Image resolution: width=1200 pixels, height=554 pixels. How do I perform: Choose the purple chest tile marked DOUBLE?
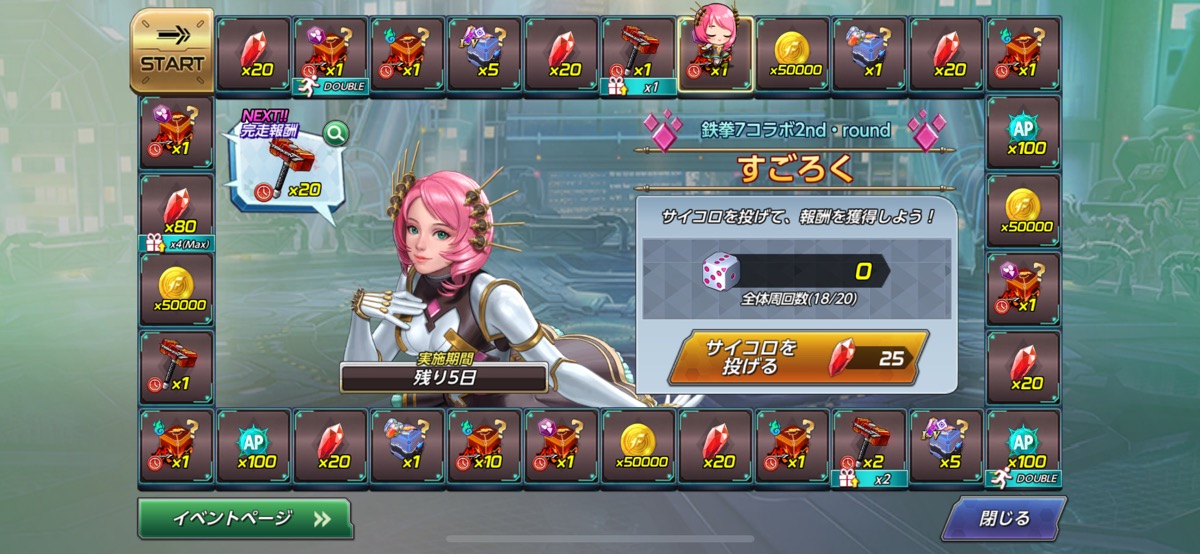tap(330, 54)
